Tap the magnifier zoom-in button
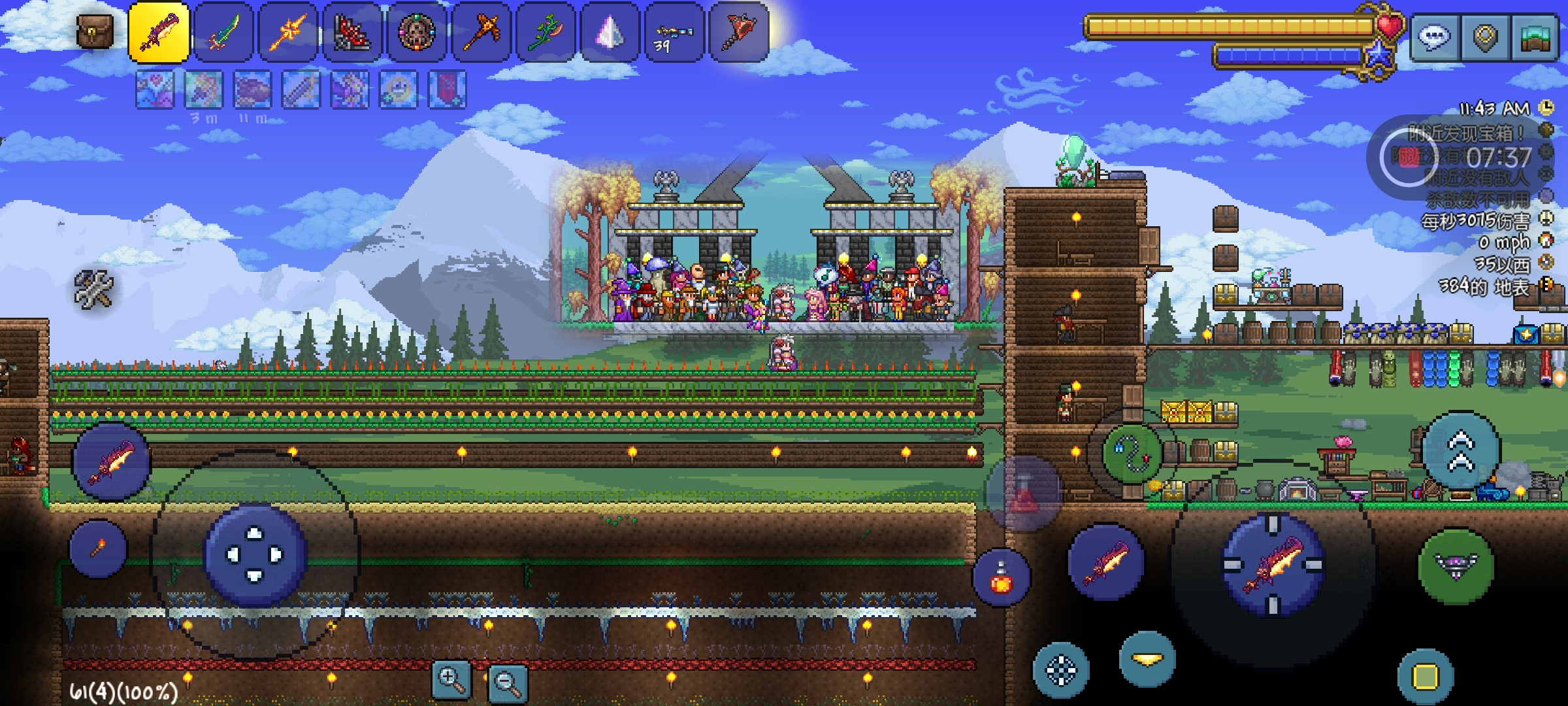The image size is (1568, 706). click(x=451, y=680)
